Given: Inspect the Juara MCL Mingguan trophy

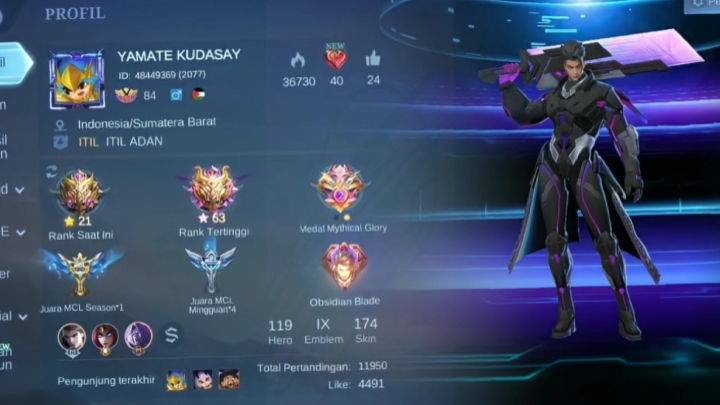Looking at the screenshot, I should tap(211, 268).
